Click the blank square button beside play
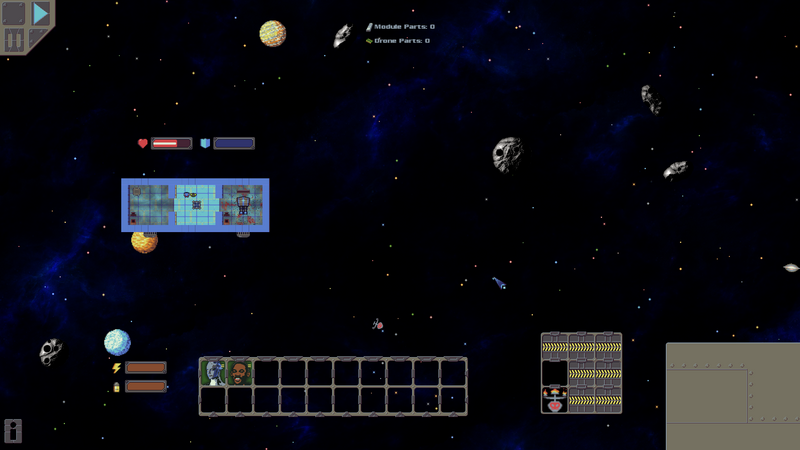Screen dimensions: 800x450 click(14, 14)
